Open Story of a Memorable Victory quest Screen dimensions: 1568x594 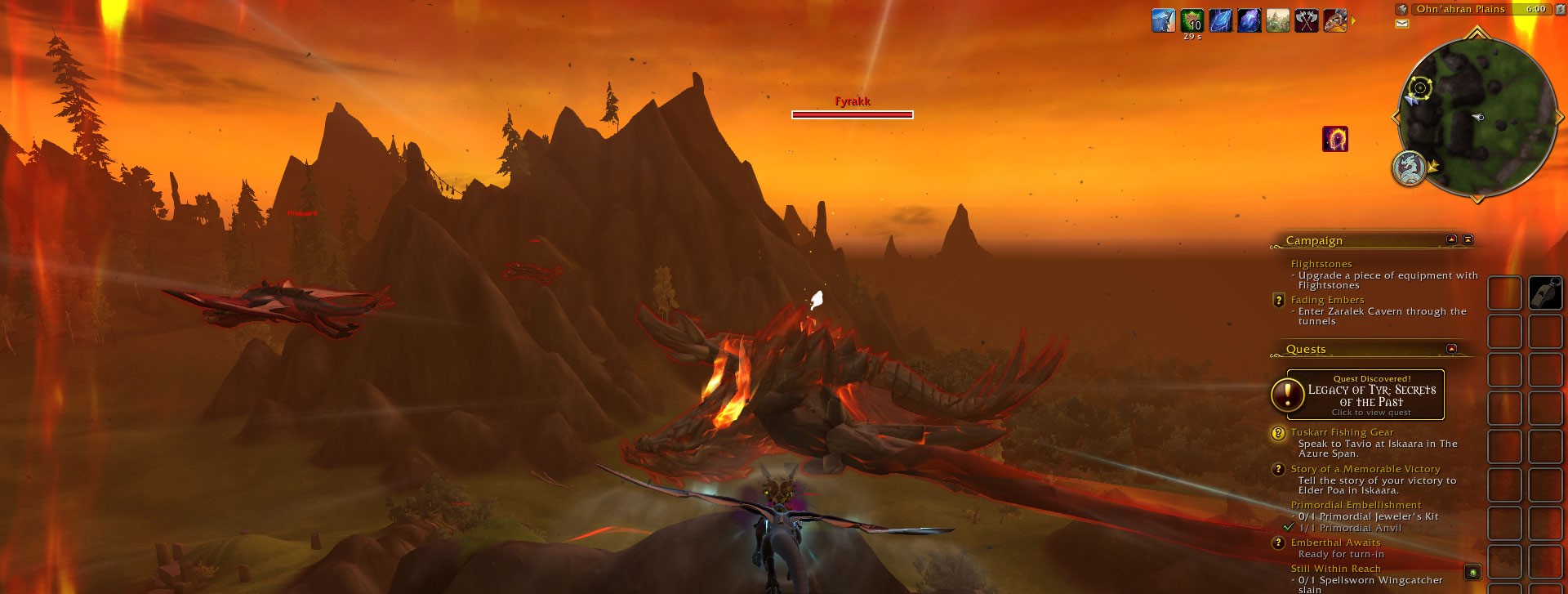(1365, 469)
